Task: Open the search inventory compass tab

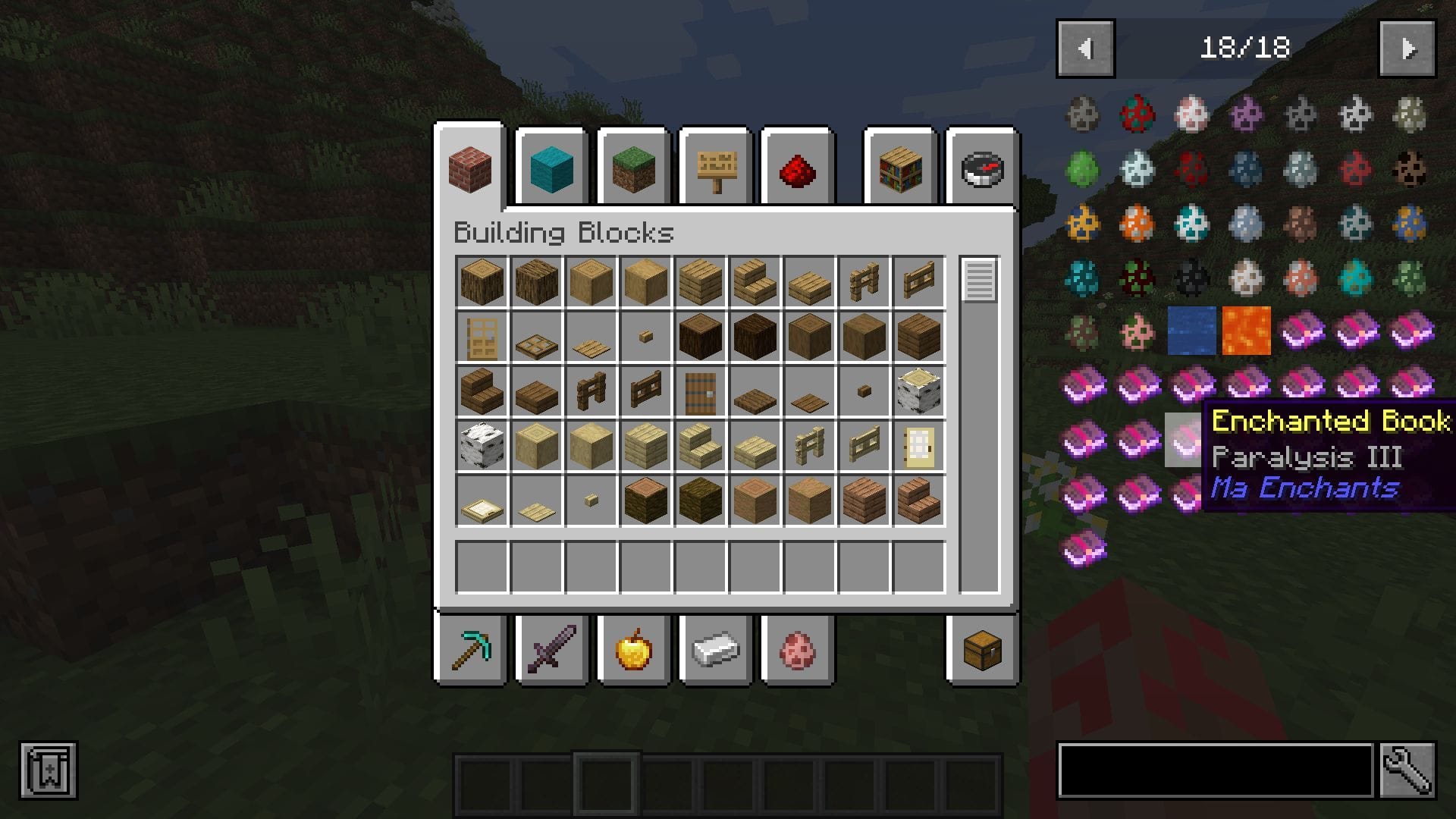Action: pyautogui.click(x=981, y=170)
